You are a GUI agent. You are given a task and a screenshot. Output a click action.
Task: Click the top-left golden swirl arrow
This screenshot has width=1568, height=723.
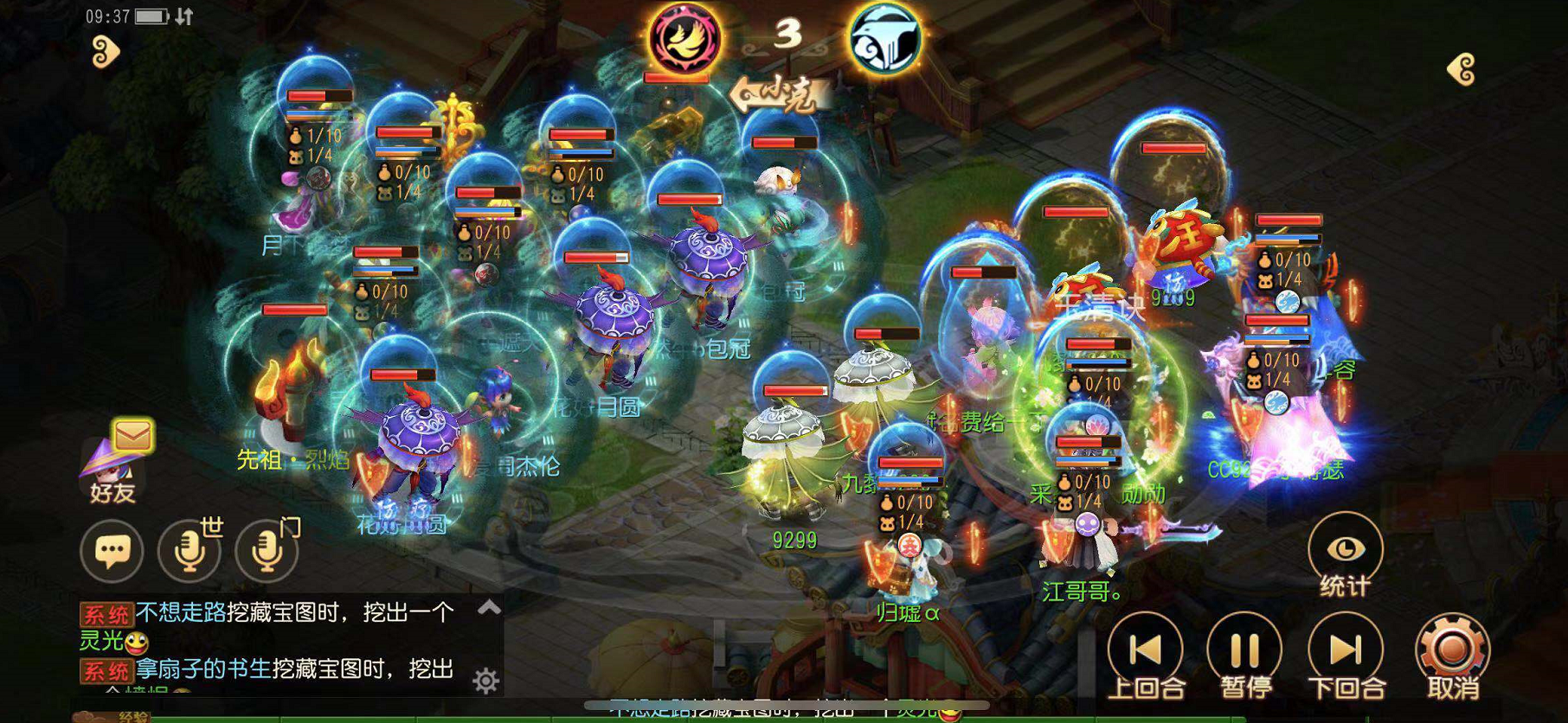tap(105, 53)
